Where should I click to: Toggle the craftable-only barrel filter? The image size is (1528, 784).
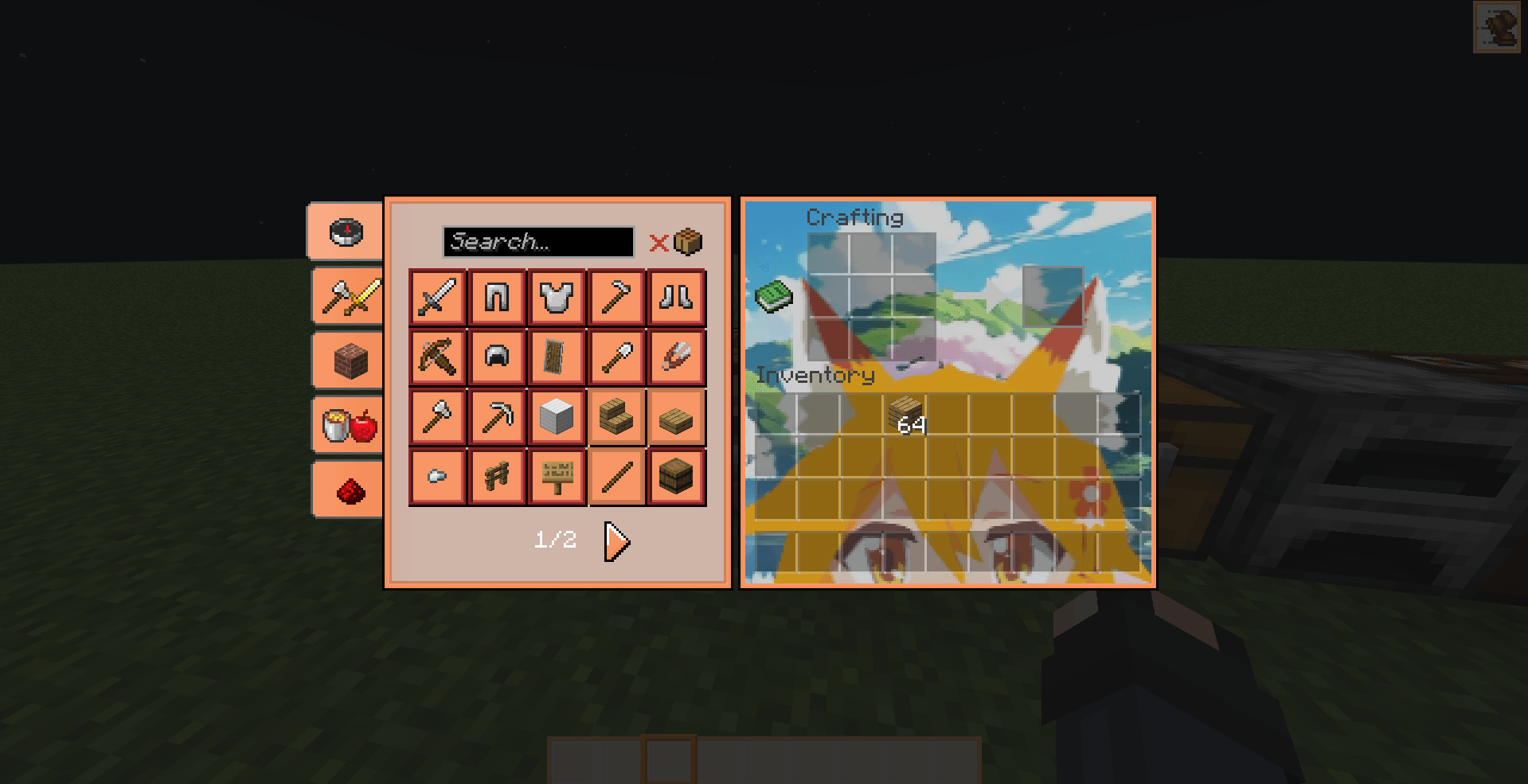click(x=686, y=241)
